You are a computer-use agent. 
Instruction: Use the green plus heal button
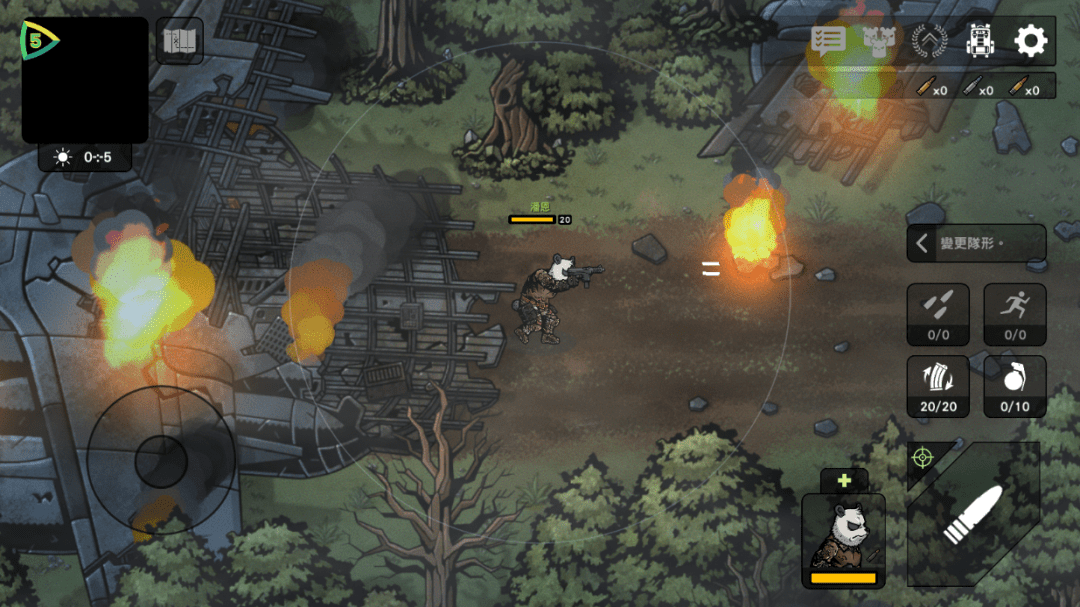pos(844,481)
